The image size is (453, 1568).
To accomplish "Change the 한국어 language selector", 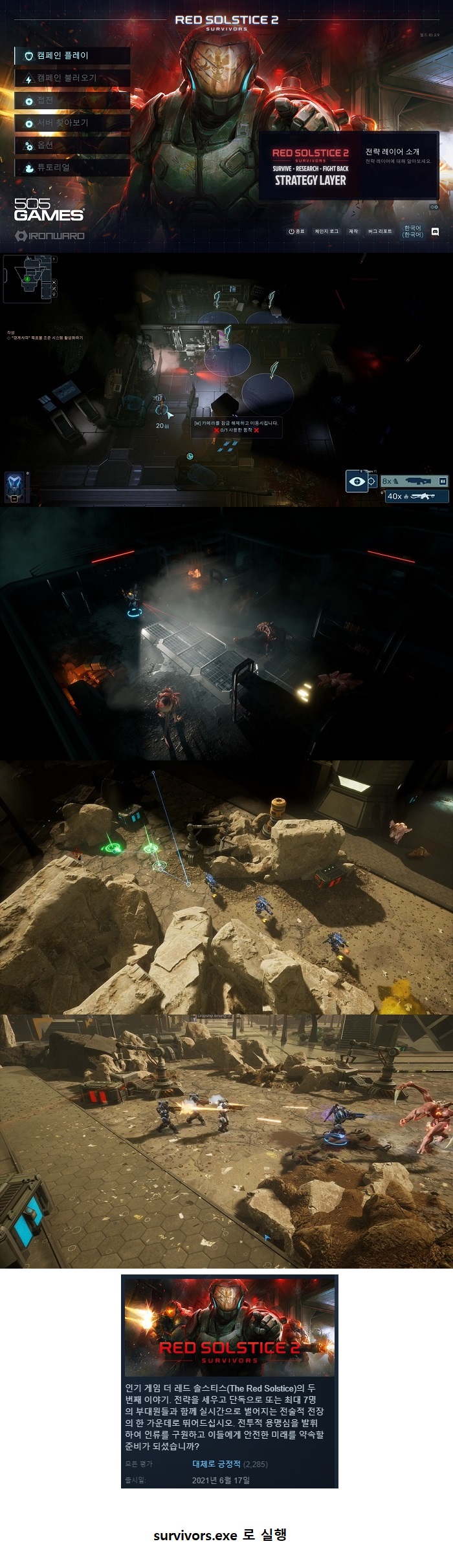I will tap(412, 231).
